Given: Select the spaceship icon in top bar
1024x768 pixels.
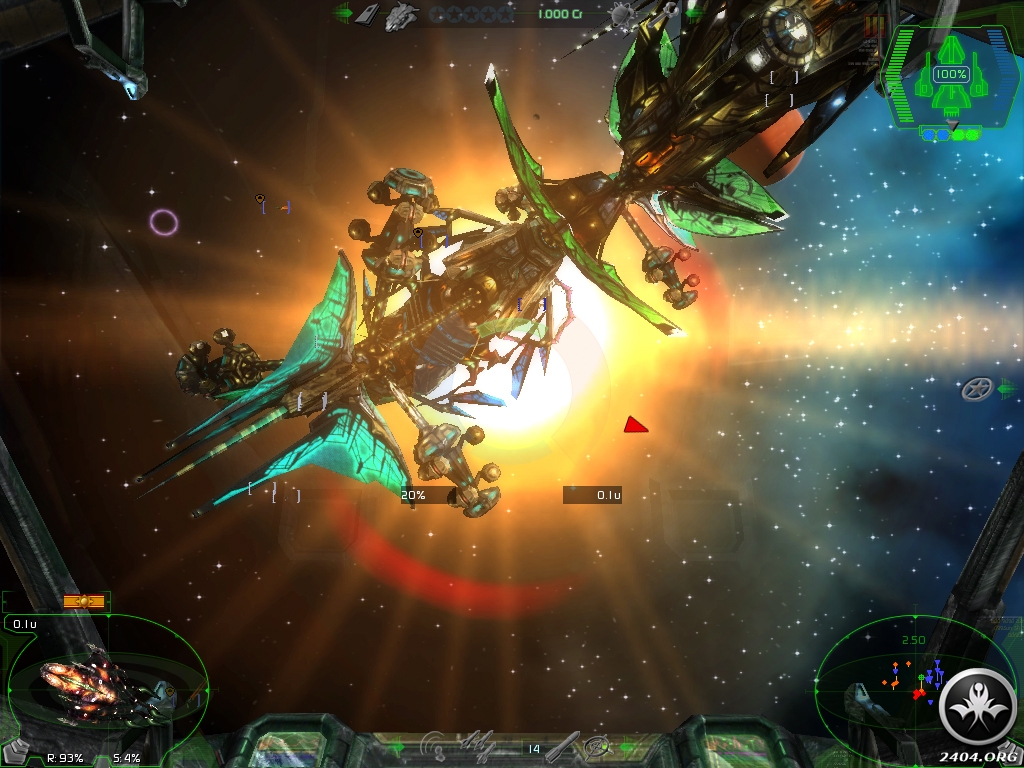Looking at the screenshot, I should pyautogui.click(x=402, y=14).
